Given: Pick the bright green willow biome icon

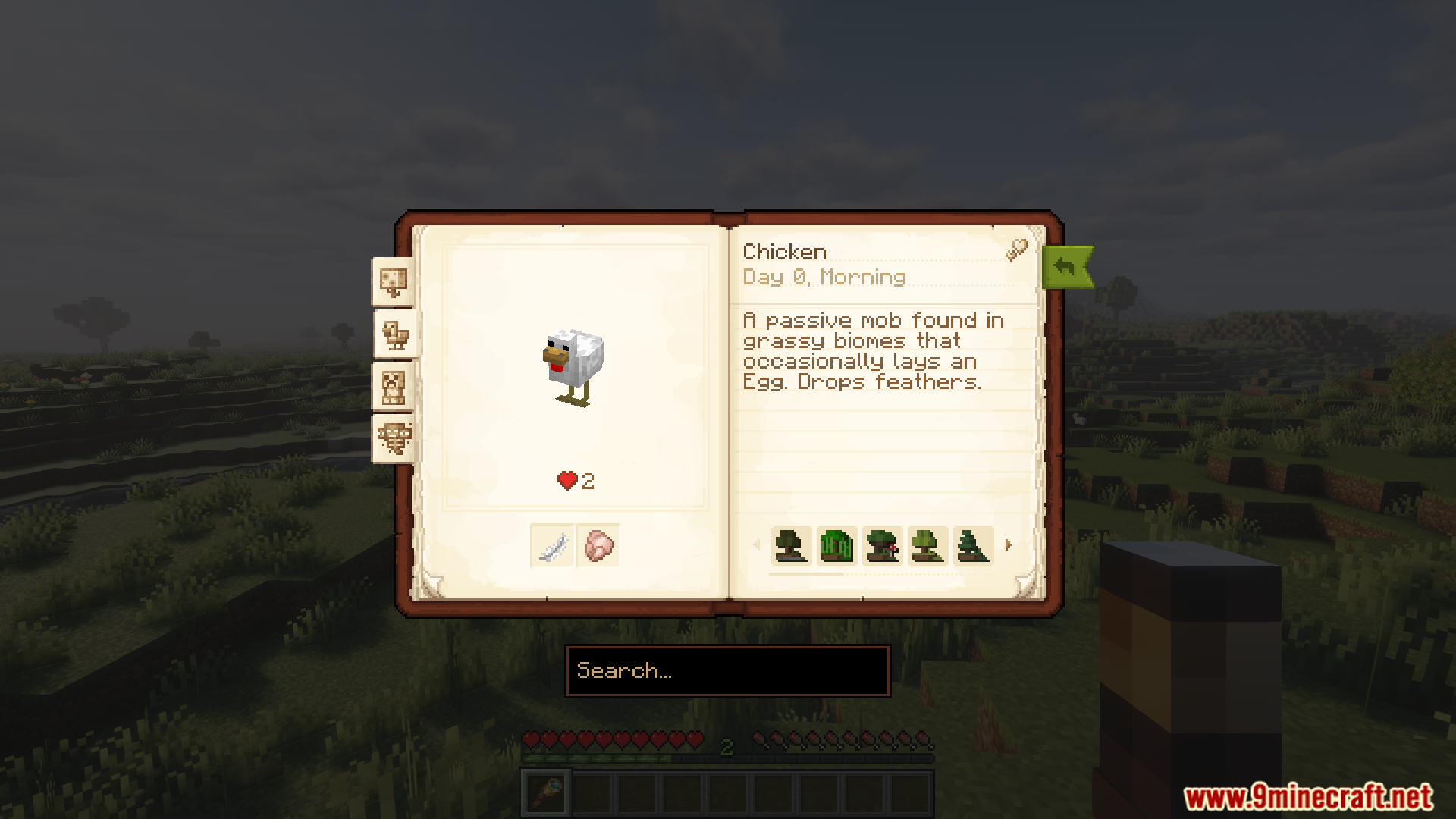Looking at the screenshot, I should (836, 545).
